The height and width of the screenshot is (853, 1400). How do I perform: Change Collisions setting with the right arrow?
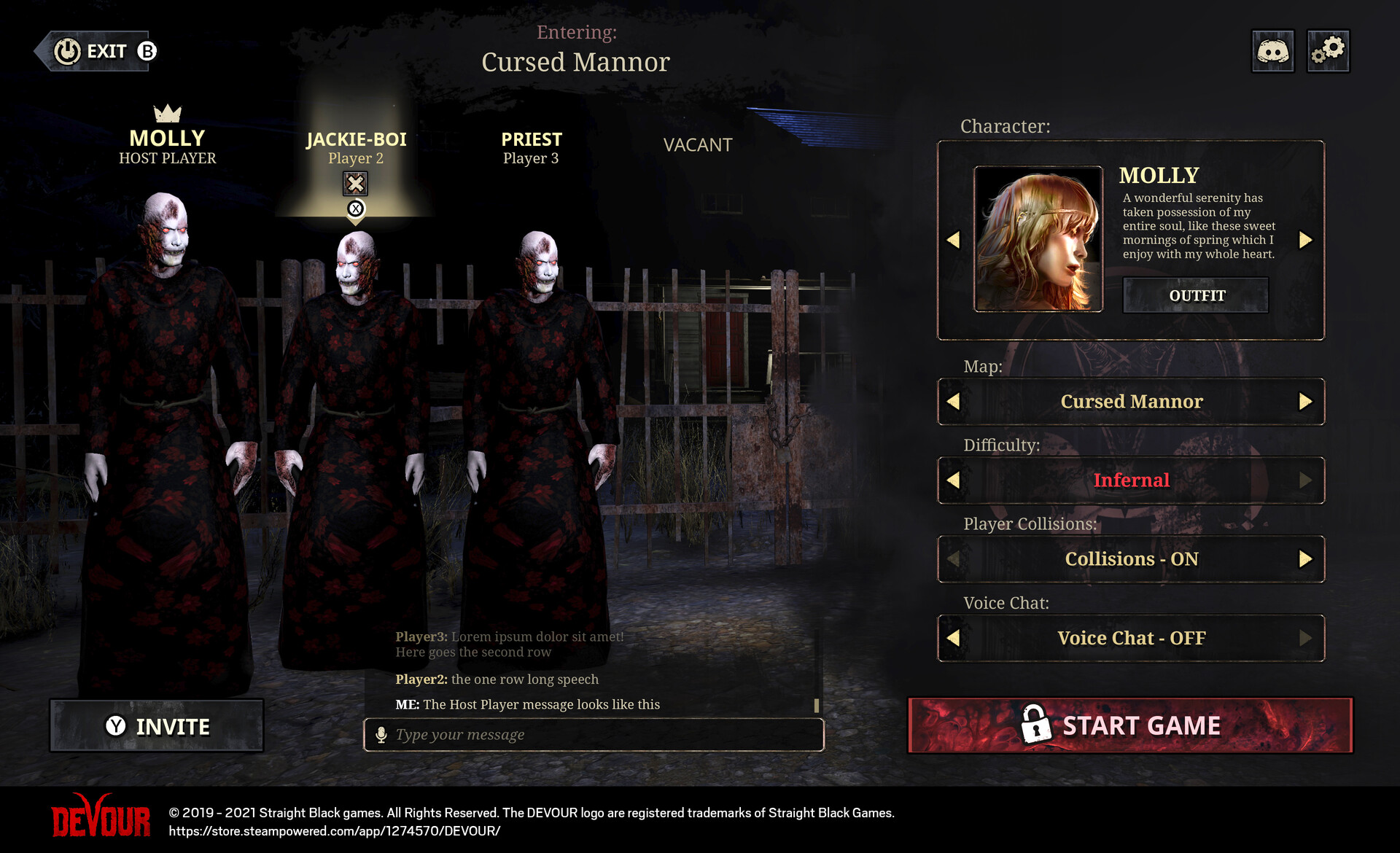coord(1305,559)
